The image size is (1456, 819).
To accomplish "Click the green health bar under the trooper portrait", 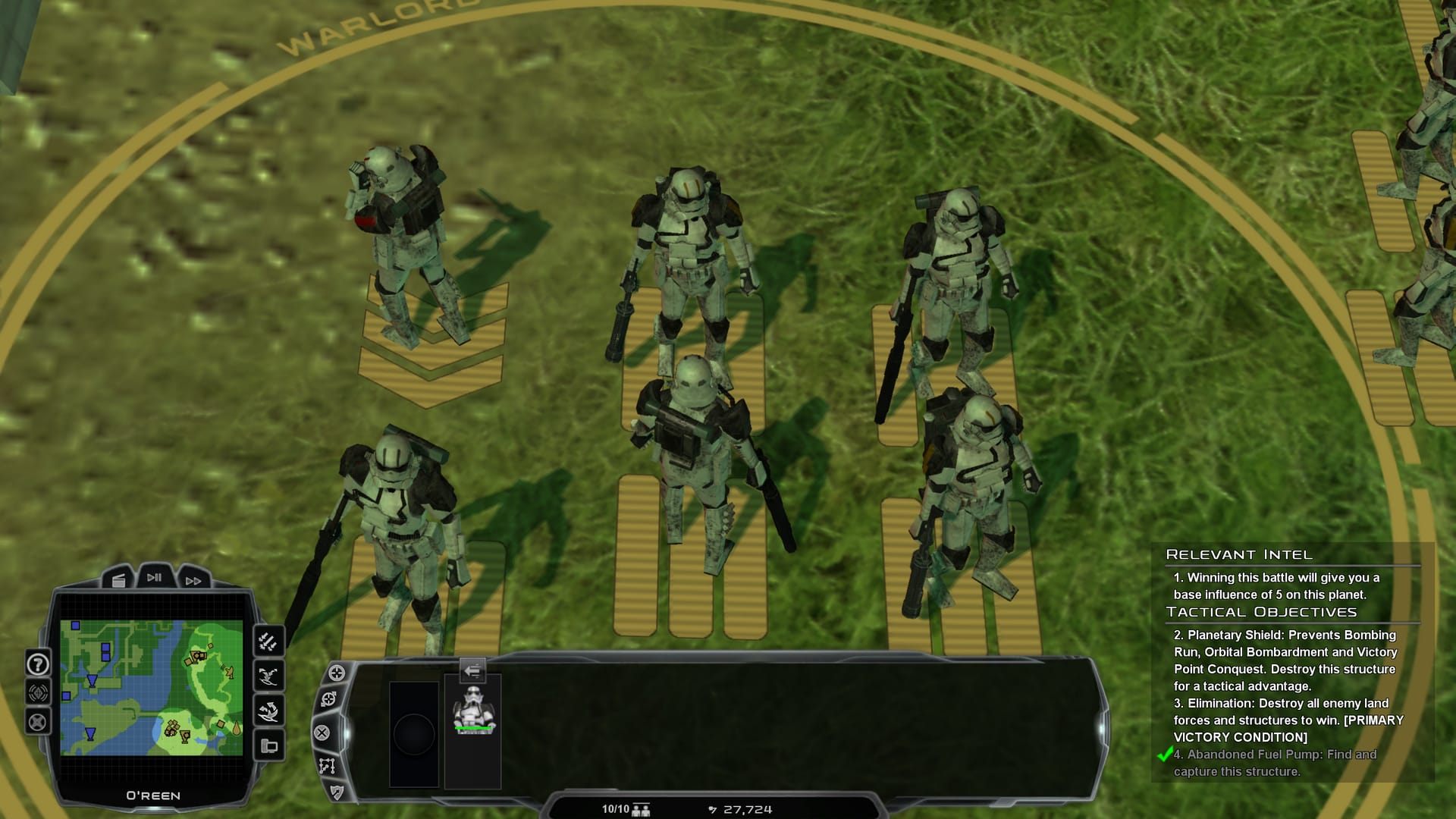I will (x=472, y=729).
